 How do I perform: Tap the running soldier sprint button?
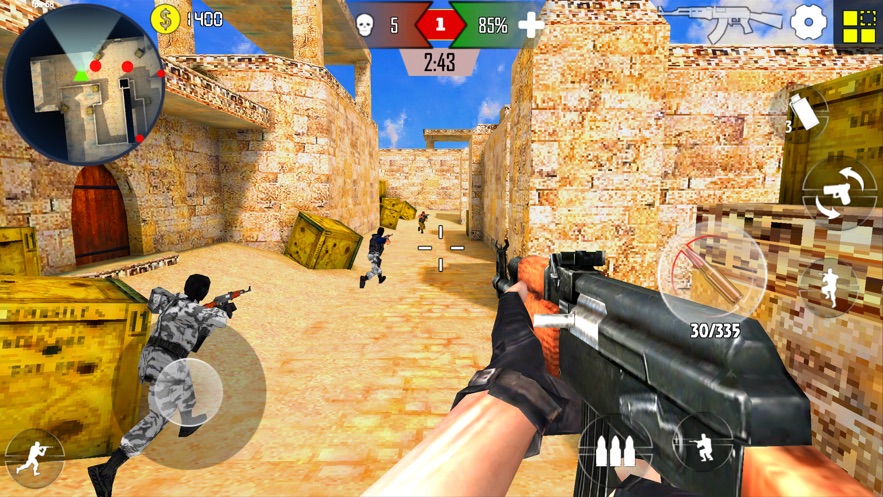tap(34, 458)
